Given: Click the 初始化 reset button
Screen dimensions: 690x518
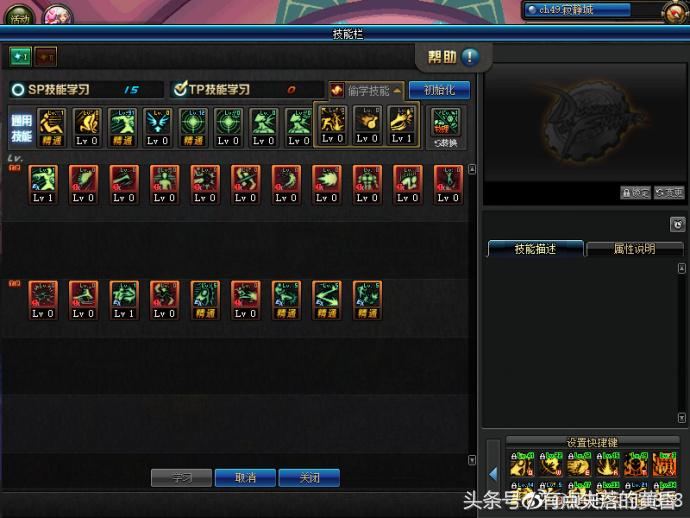Looking at the screenshot, I should tap(439, 90).
